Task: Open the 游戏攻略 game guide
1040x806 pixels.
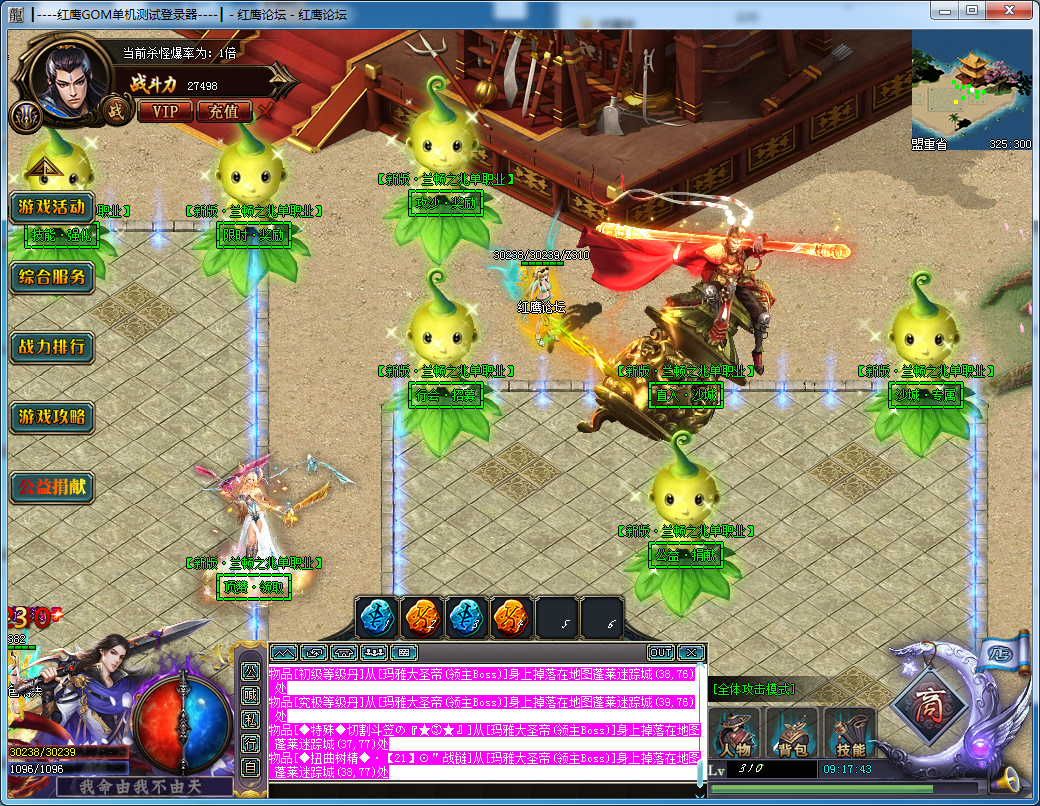Action: [x=52, y=417]
